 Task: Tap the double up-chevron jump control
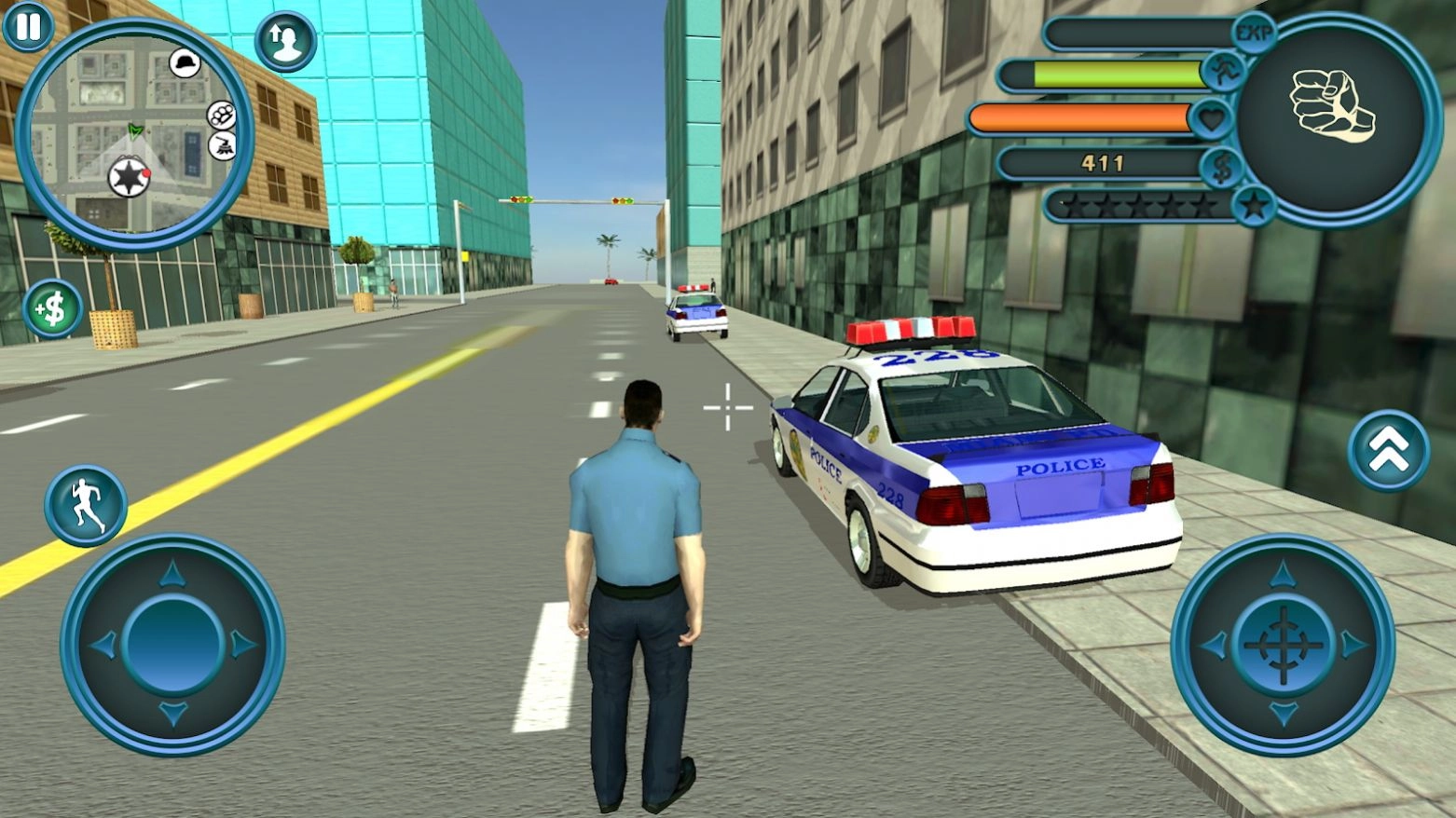(1388, 447)
